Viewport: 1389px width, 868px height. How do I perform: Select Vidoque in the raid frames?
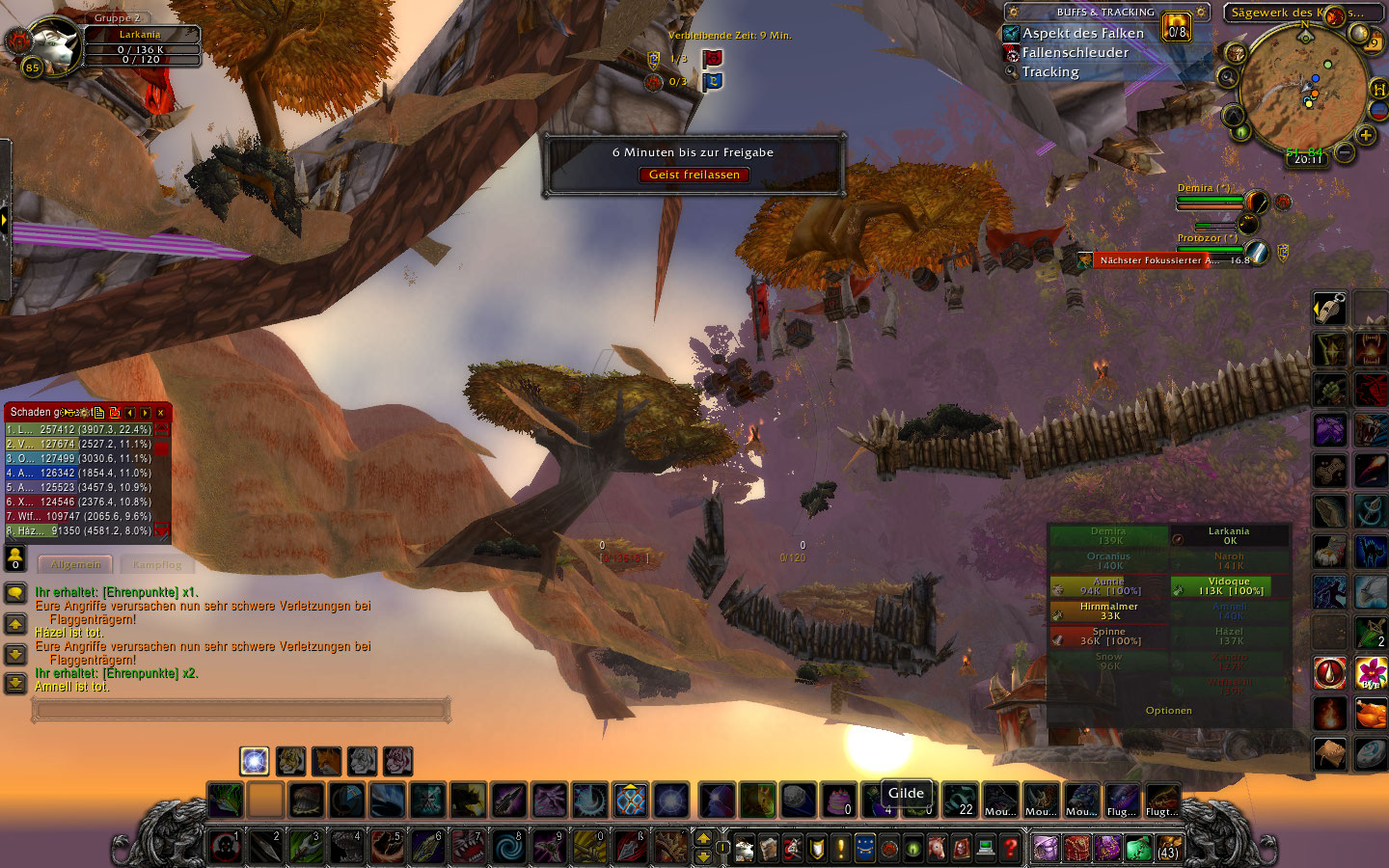pos(1229,586)
